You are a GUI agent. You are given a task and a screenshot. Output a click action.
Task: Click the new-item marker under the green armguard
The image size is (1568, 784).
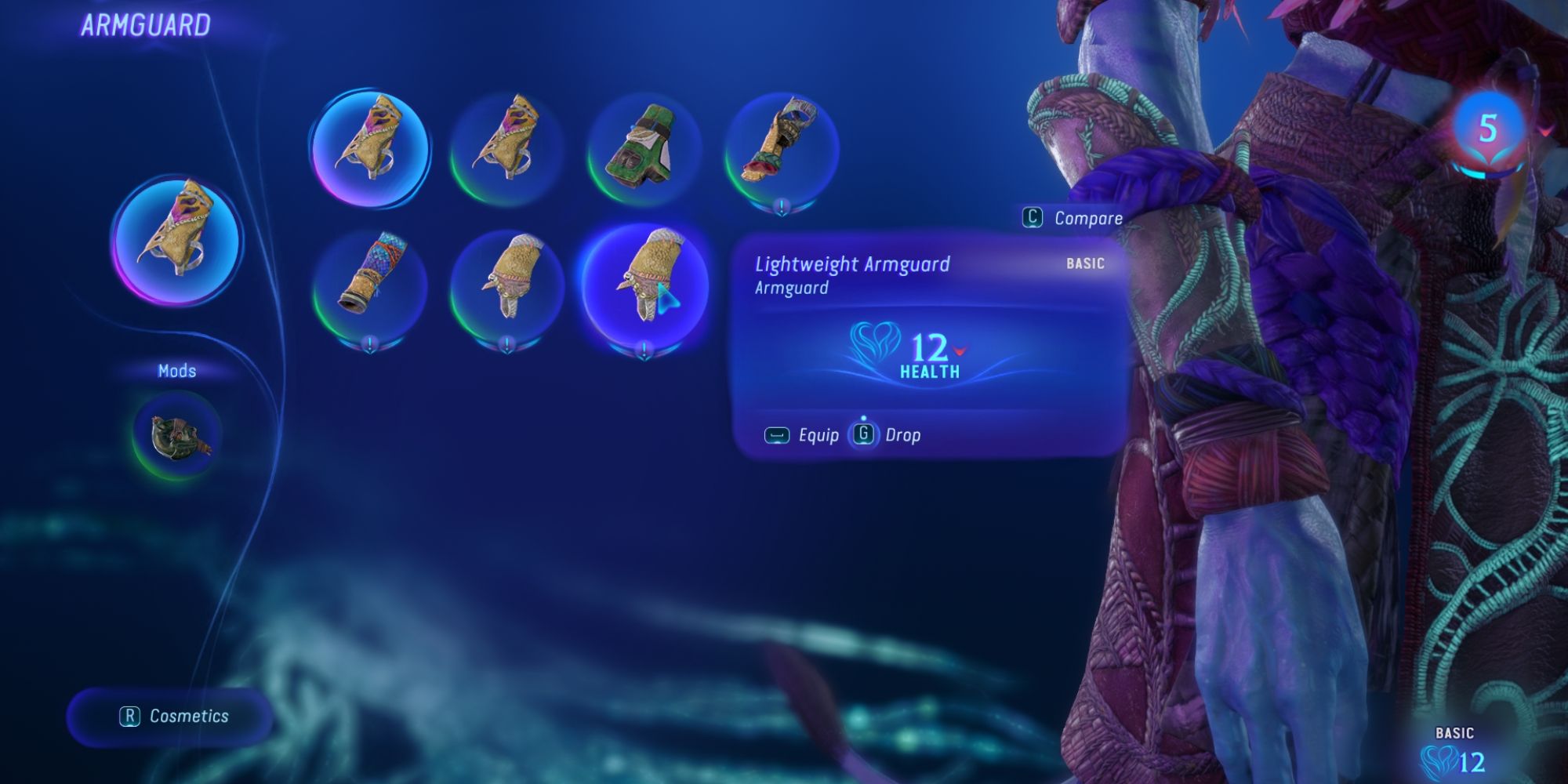pyautogui.click(x=780, y=205)
